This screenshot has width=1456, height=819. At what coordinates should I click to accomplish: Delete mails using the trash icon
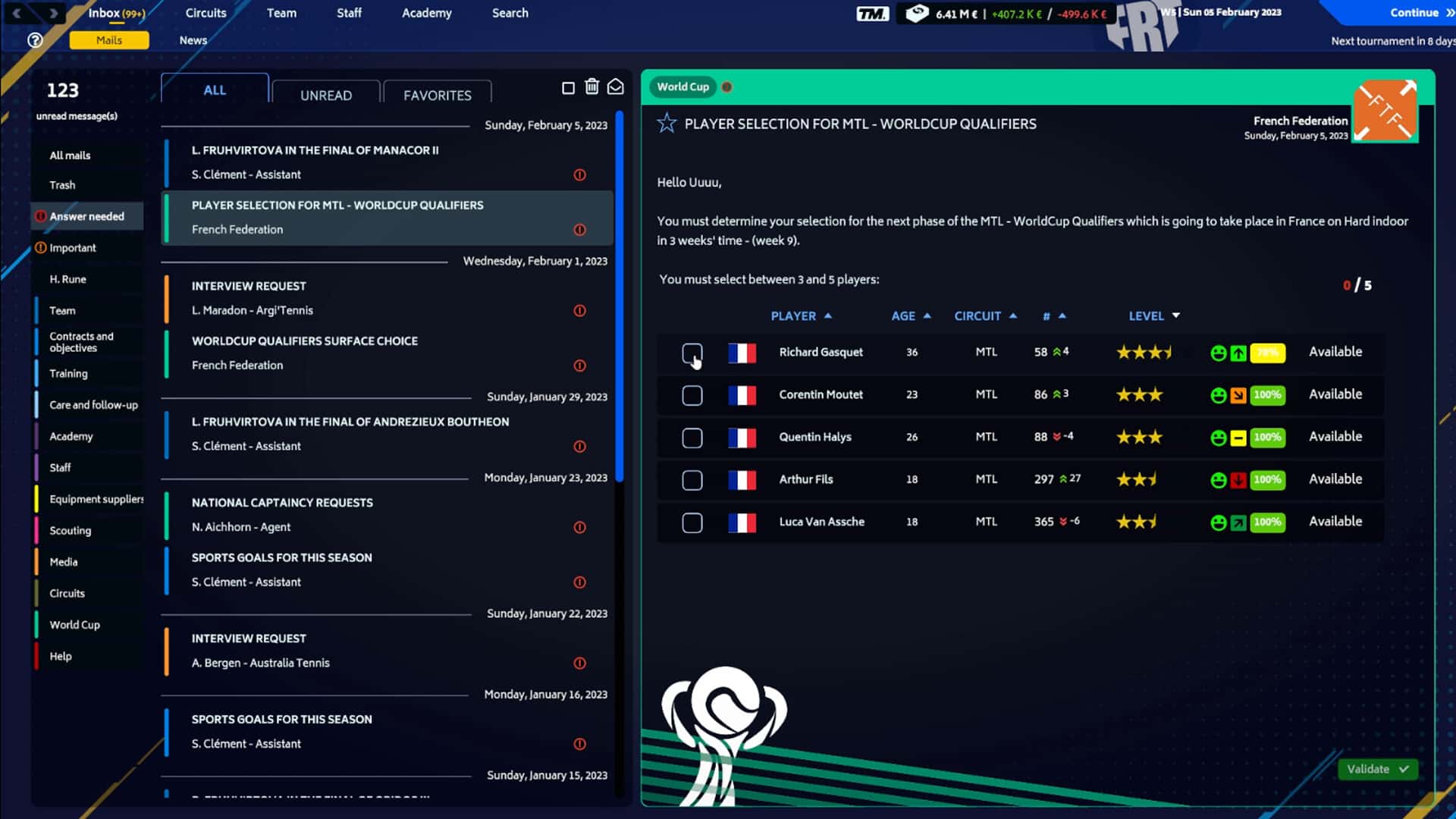coord(592,87)
